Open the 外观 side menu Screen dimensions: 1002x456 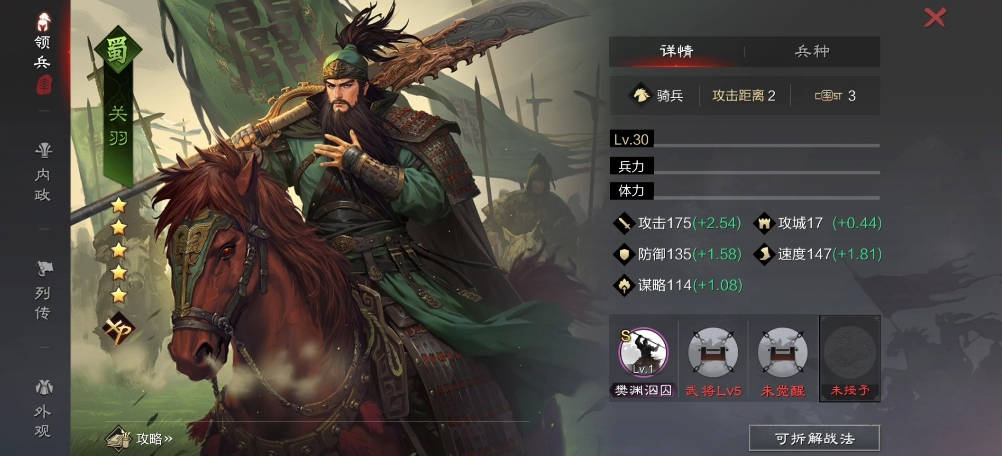click(x=43, y=408)
